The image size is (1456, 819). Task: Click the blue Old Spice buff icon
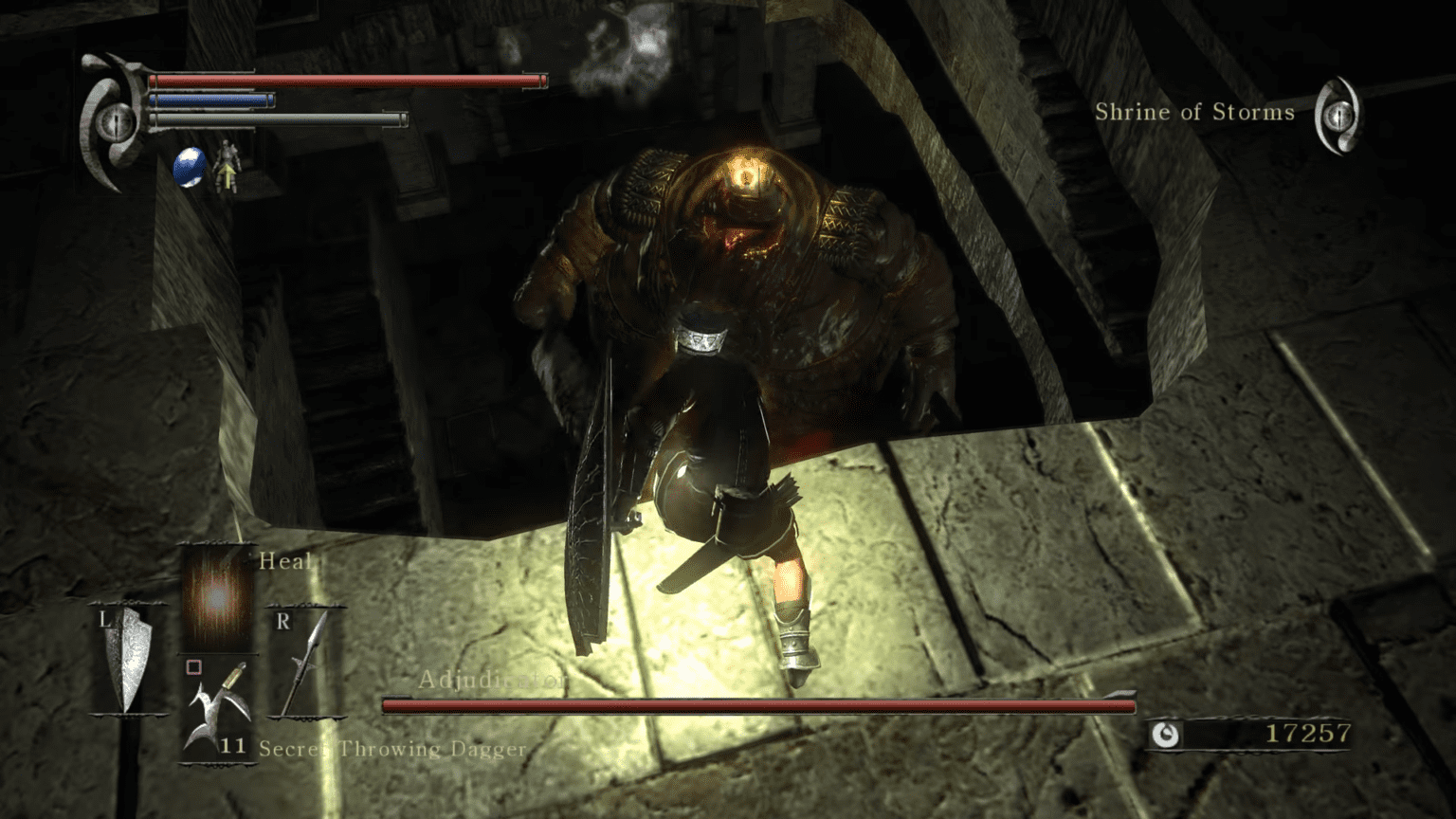[186, 166]
